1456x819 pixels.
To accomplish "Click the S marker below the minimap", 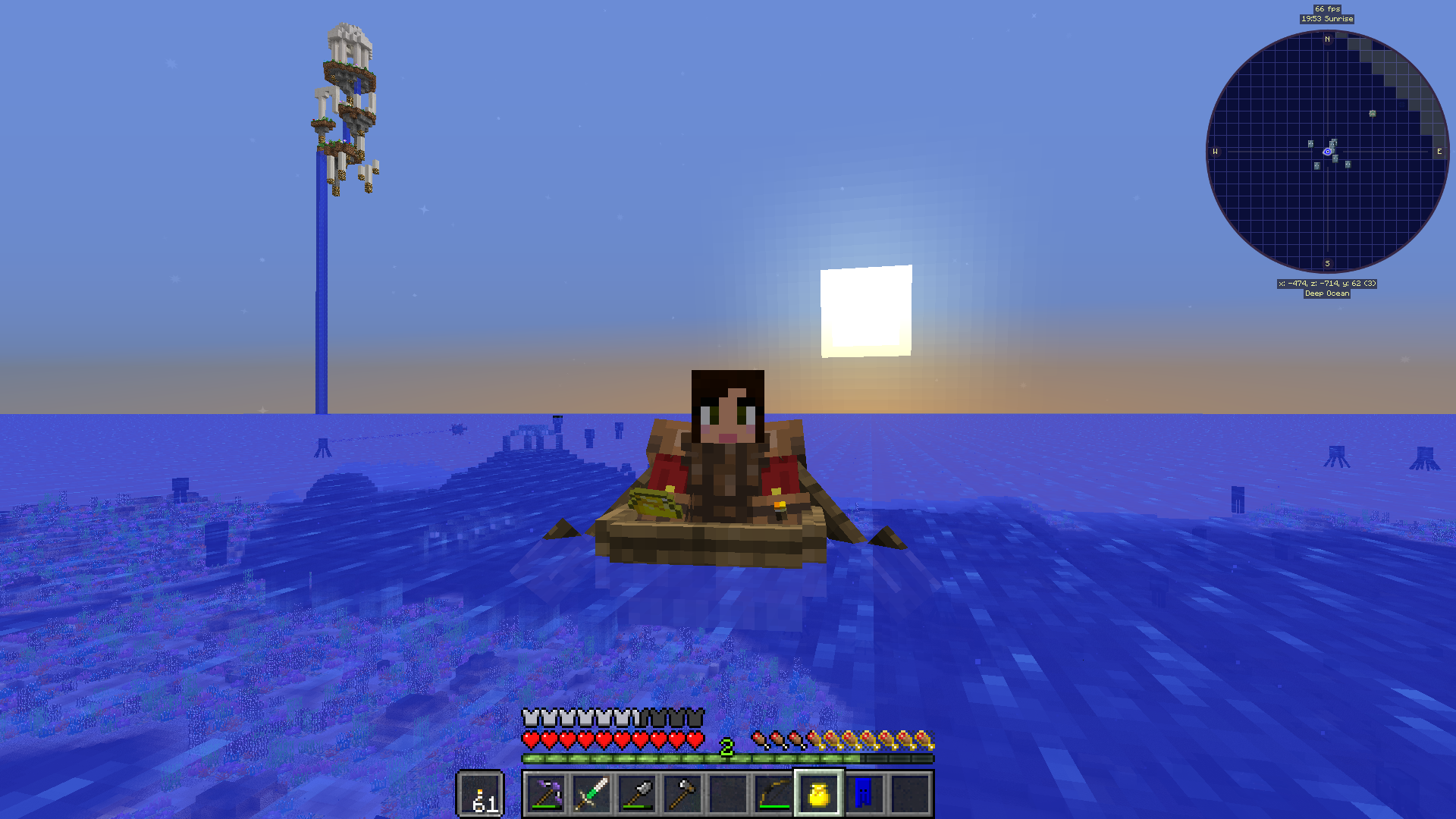I will point(1327,263).
